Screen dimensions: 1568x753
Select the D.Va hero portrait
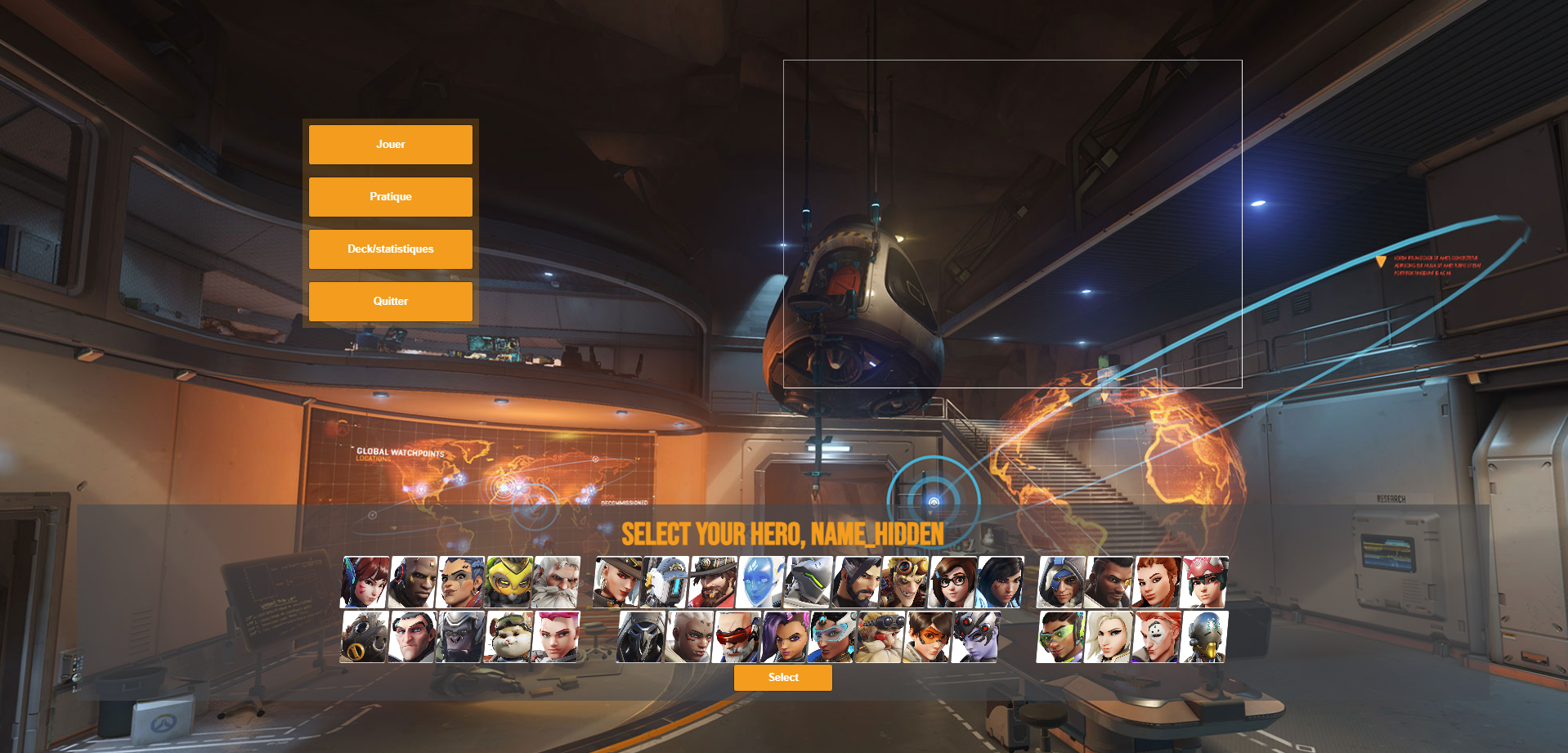(365, 582)
